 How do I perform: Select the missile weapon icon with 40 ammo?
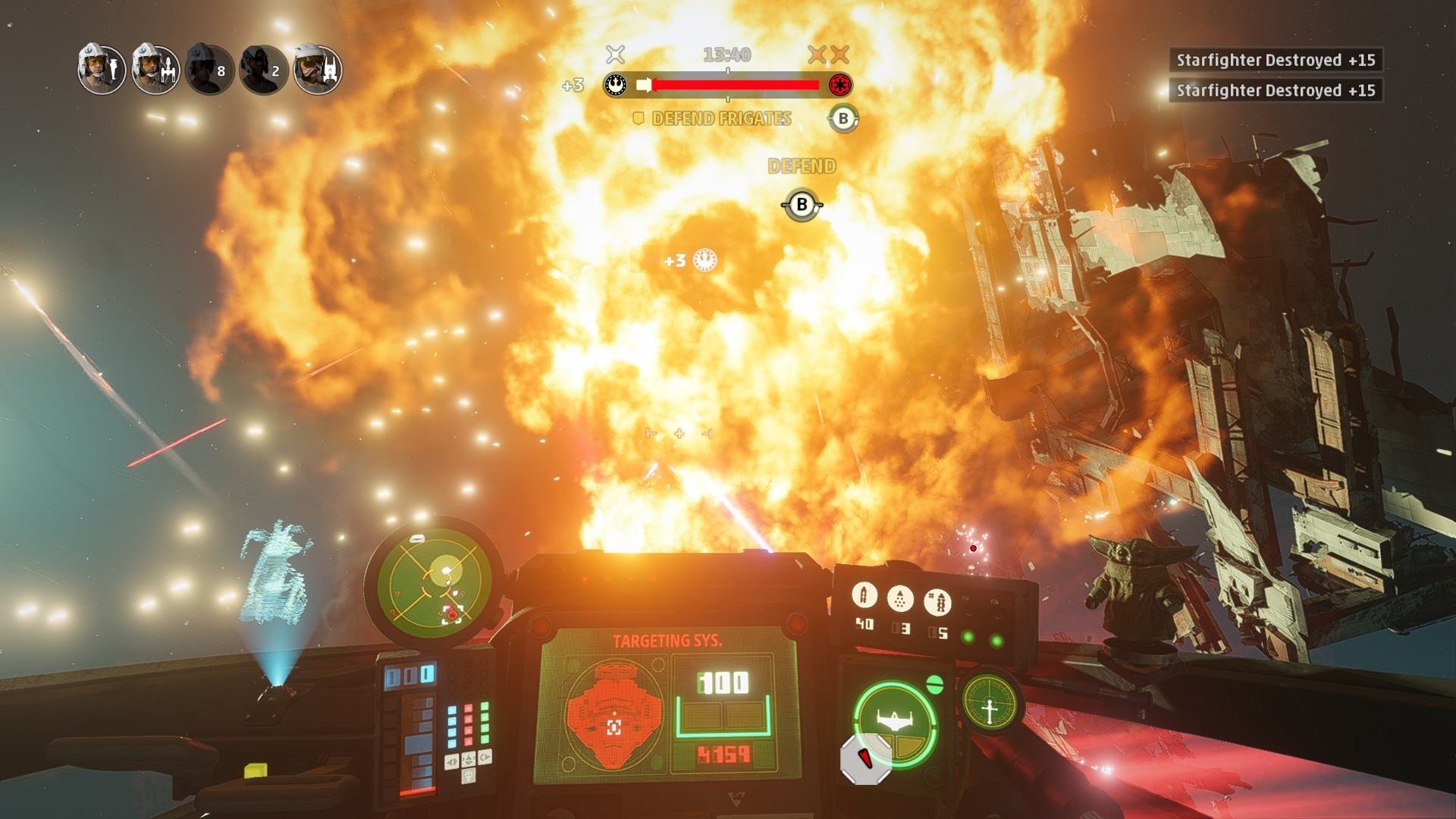[x=864, y=597]
